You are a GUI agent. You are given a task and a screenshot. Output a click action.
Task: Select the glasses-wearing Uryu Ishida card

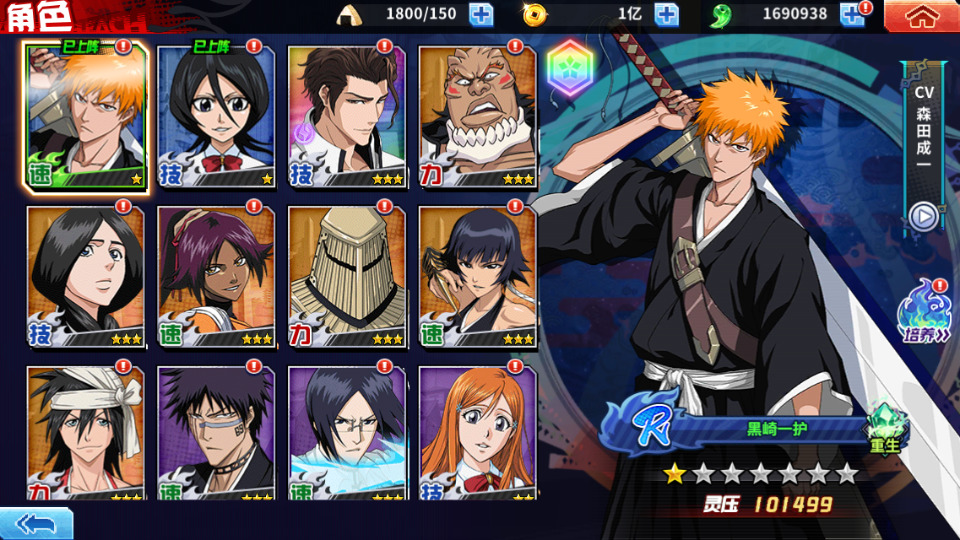347,435
